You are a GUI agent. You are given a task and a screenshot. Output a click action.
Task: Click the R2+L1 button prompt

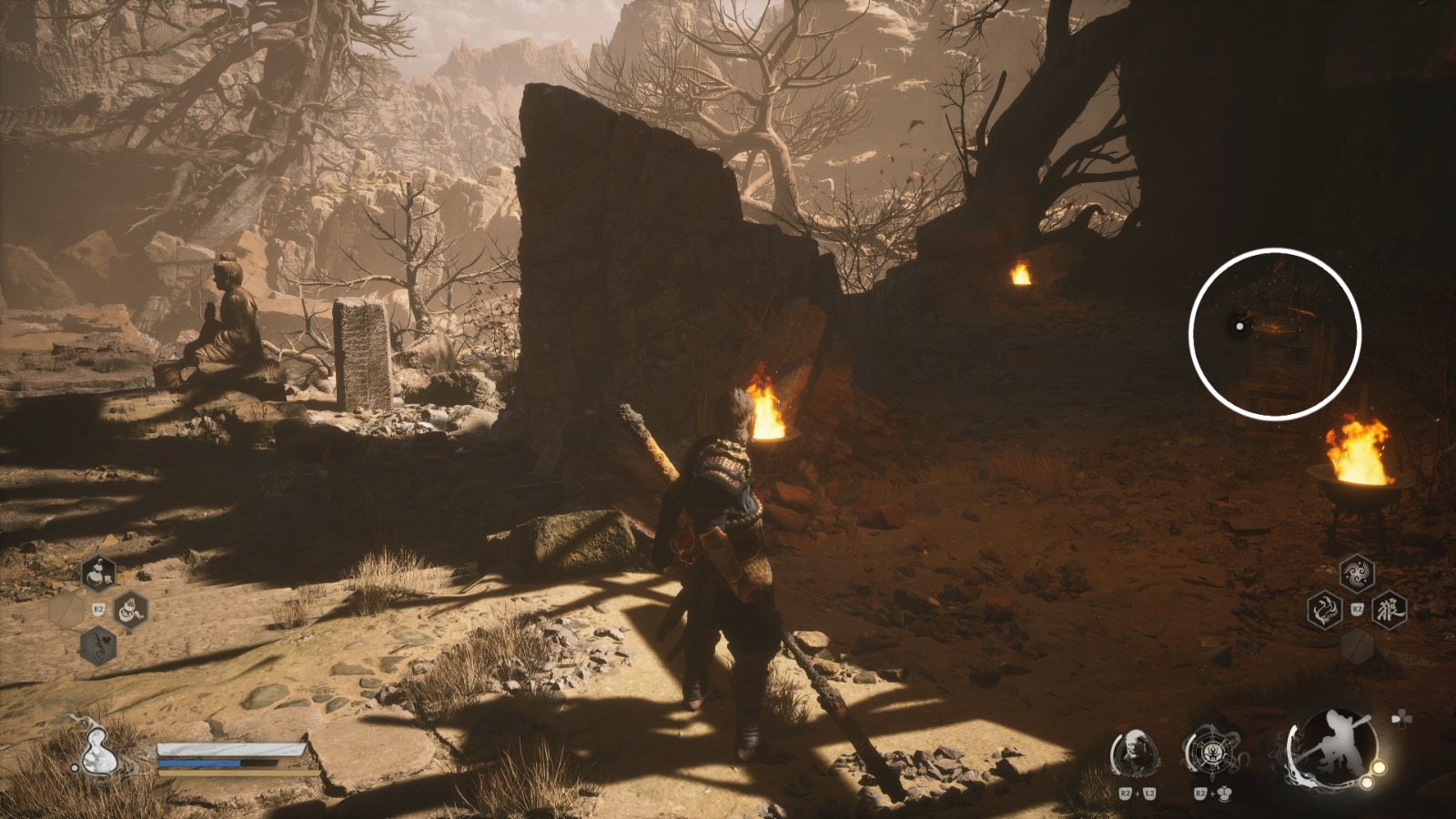point(1212,794)
